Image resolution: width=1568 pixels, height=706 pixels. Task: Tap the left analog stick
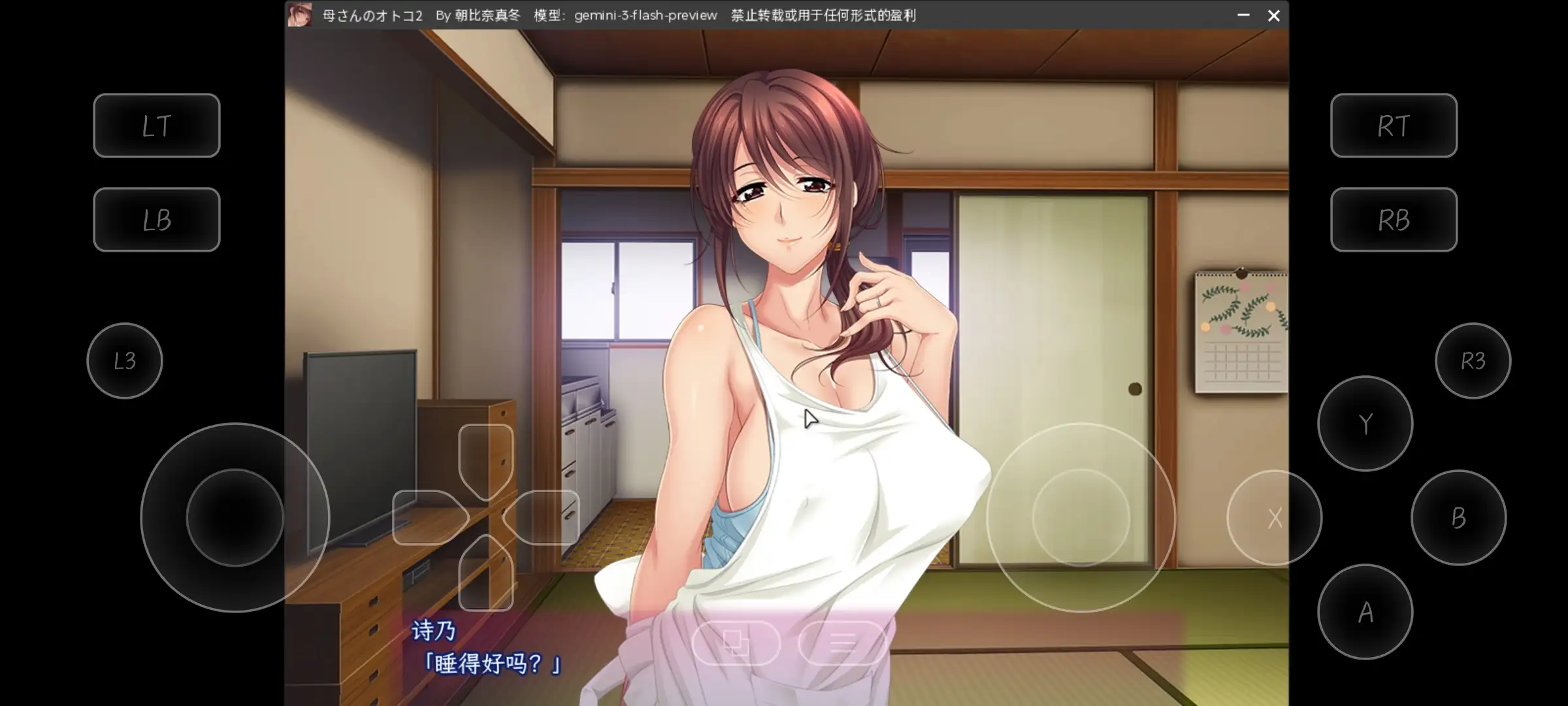[235, 516]
